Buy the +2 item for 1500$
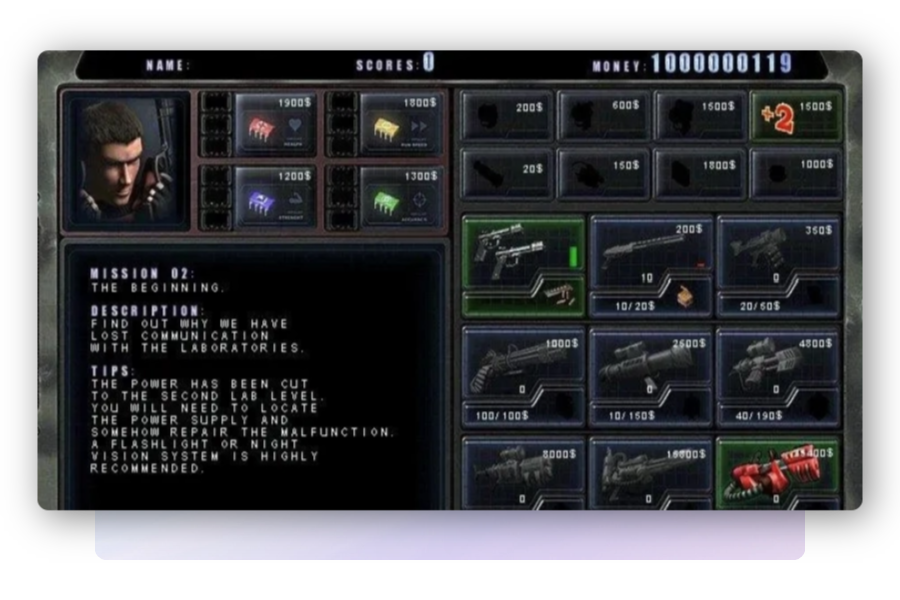 tap(796, 116)
